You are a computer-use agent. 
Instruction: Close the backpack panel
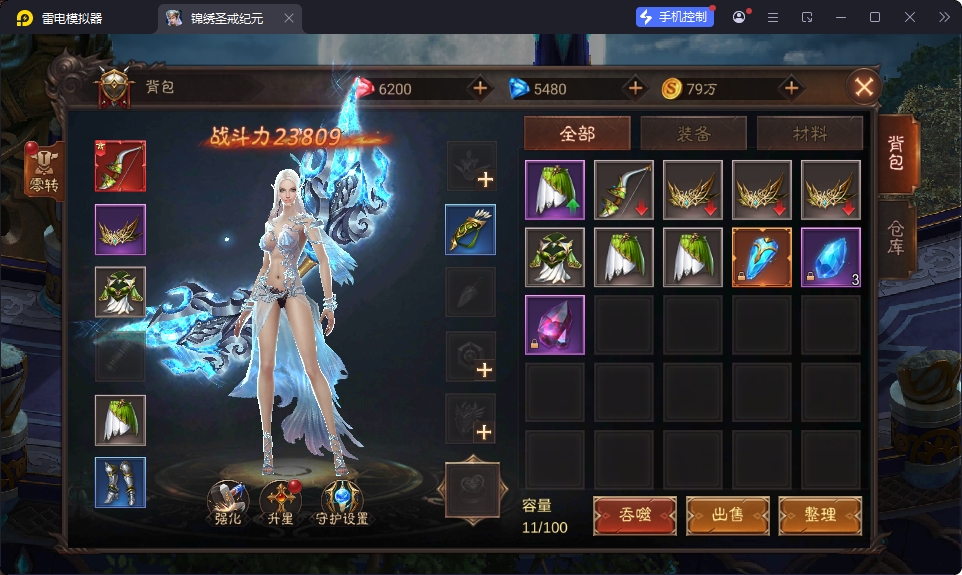[x=864, y=87]
